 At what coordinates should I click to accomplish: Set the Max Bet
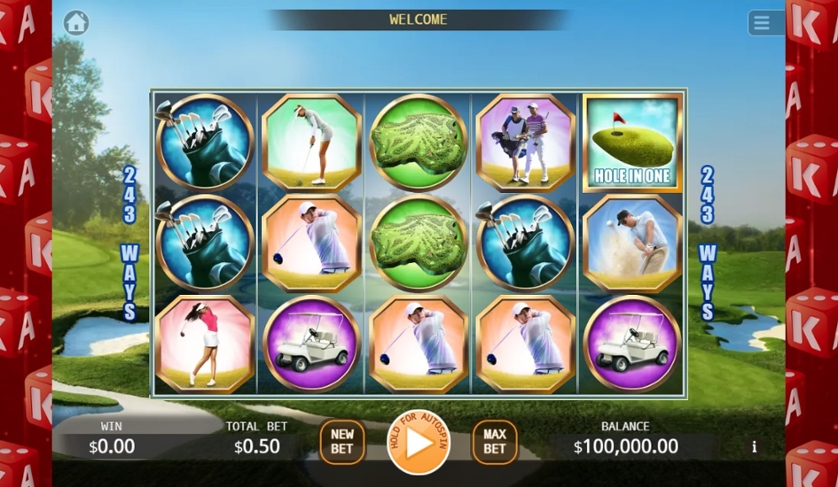494,442
